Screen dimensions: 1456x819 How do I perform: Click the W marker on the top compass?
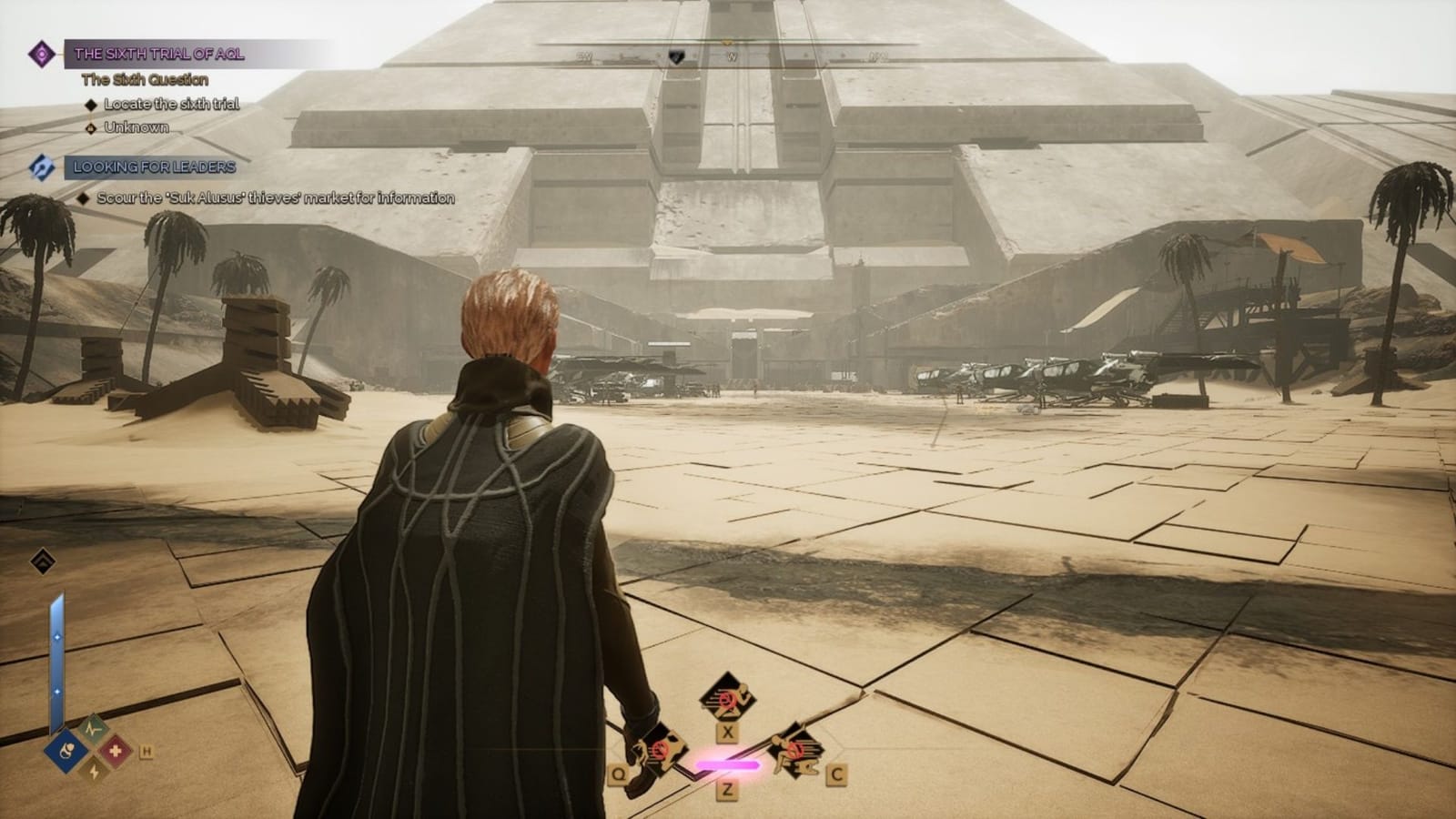[x=733, y=55]
